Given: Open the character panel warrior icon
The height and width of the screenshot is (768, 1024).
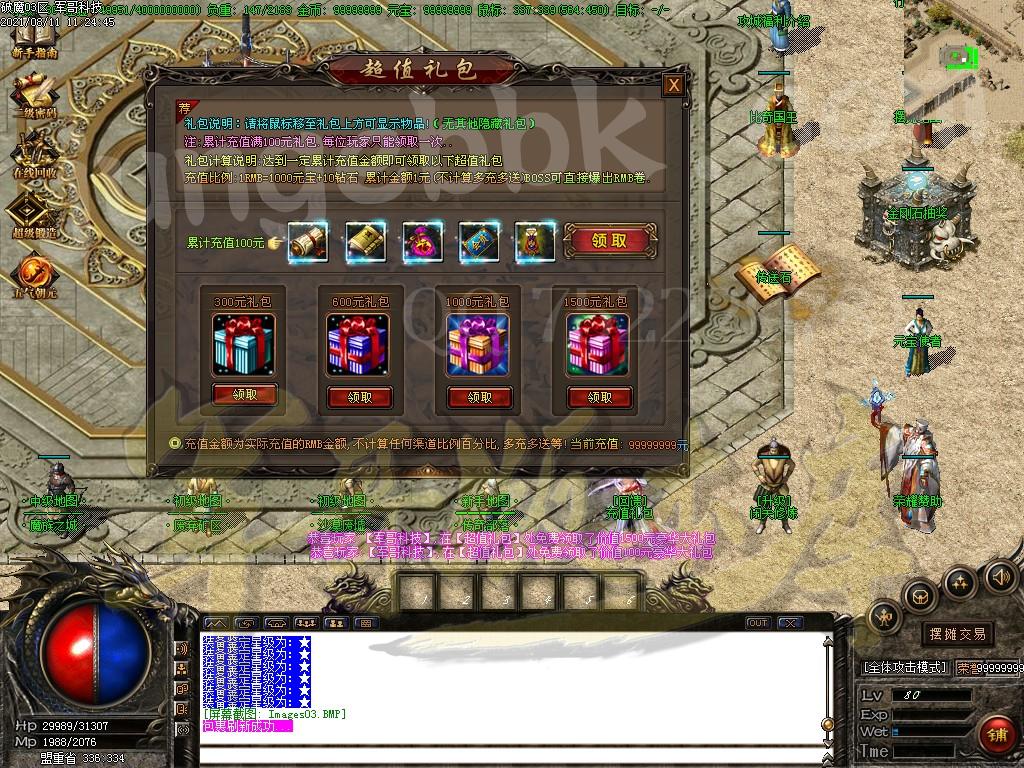Looking at the screenshot, I should [x=885, y=618].
